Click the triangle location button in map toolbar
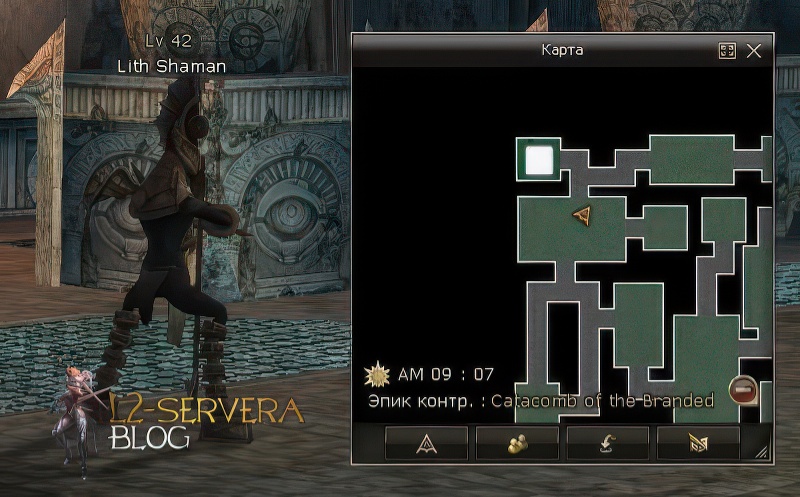 pos(427,443)
